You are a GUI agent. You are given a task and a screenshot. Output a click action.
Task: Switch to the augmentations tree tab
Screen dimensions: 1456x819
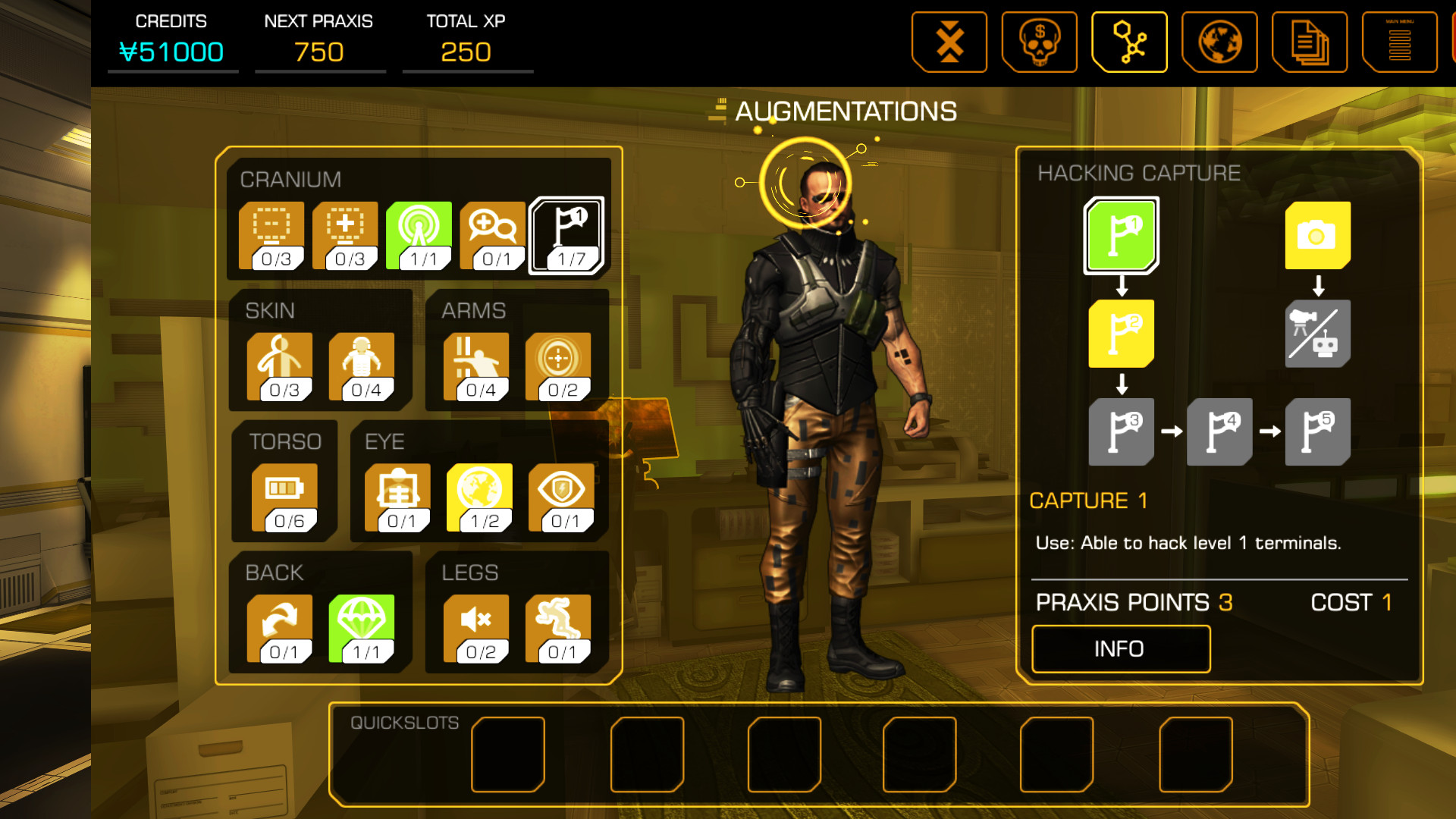pyautogui.click(x=1129, y=42)
